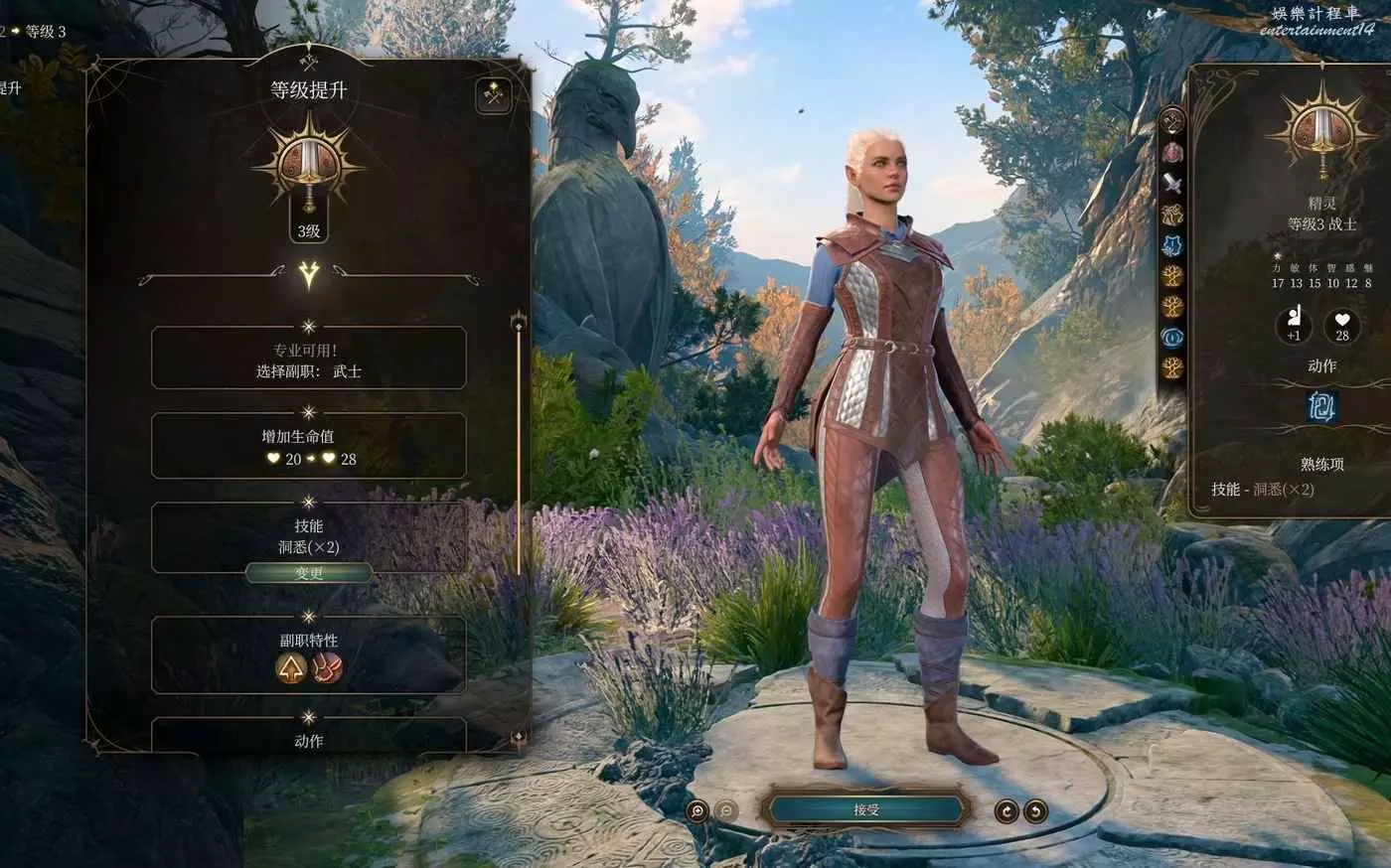Accept the level up with 接受
The height and width of the screenshot is (868, 1391).
(x=866, y=809)
